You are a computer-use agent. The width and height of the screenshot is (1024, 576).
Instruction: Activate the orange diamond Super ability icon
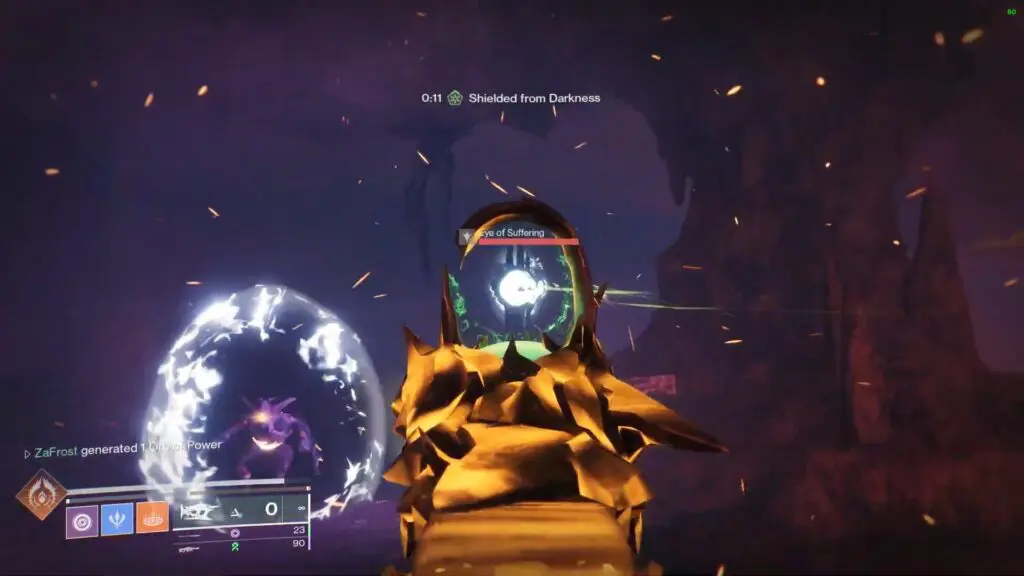(x=42, y=496)
